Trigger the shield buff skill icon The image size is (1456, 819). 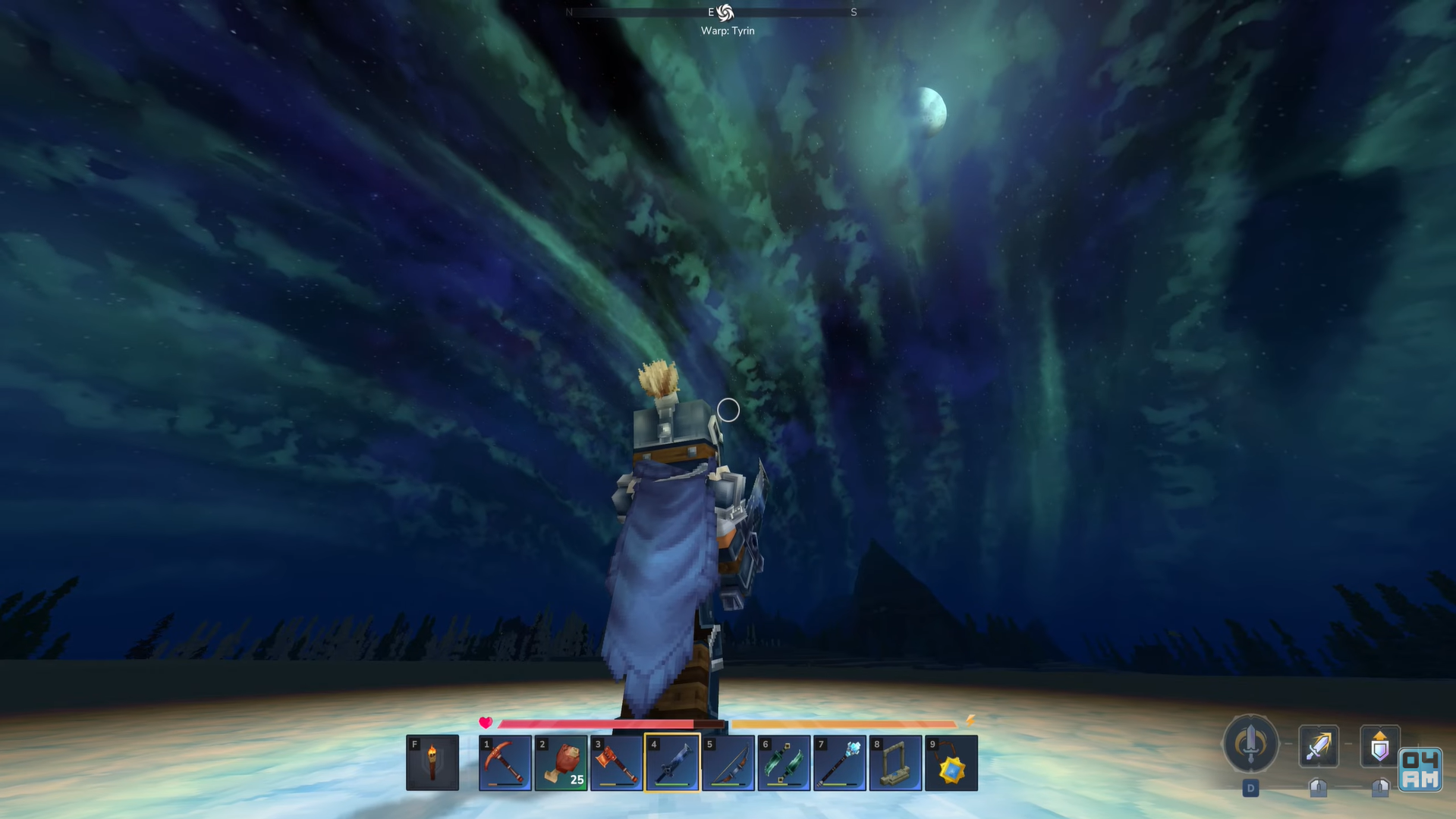click(x=1379, y=747)
